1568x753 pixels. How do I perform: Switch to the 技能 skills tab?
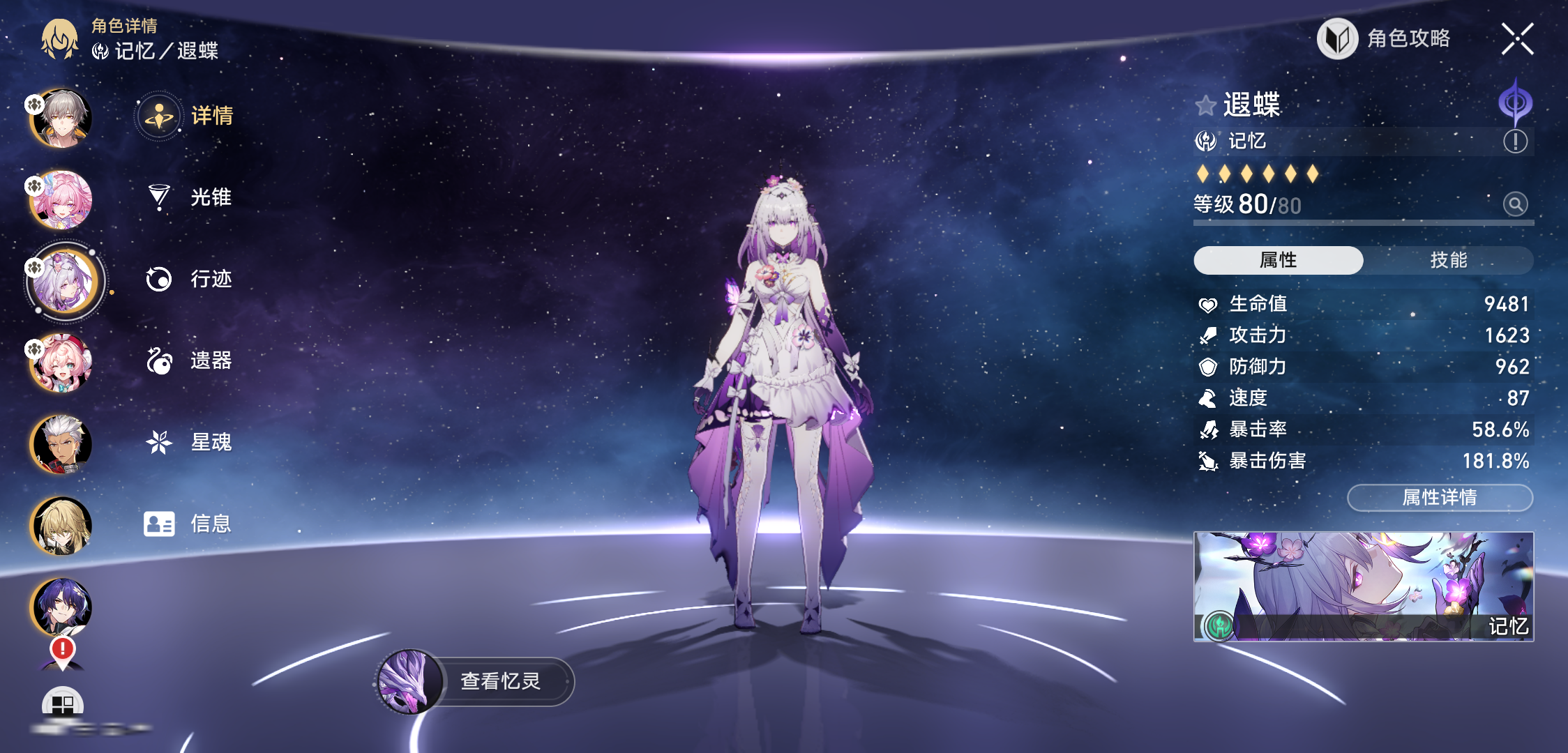(1448, 260)
